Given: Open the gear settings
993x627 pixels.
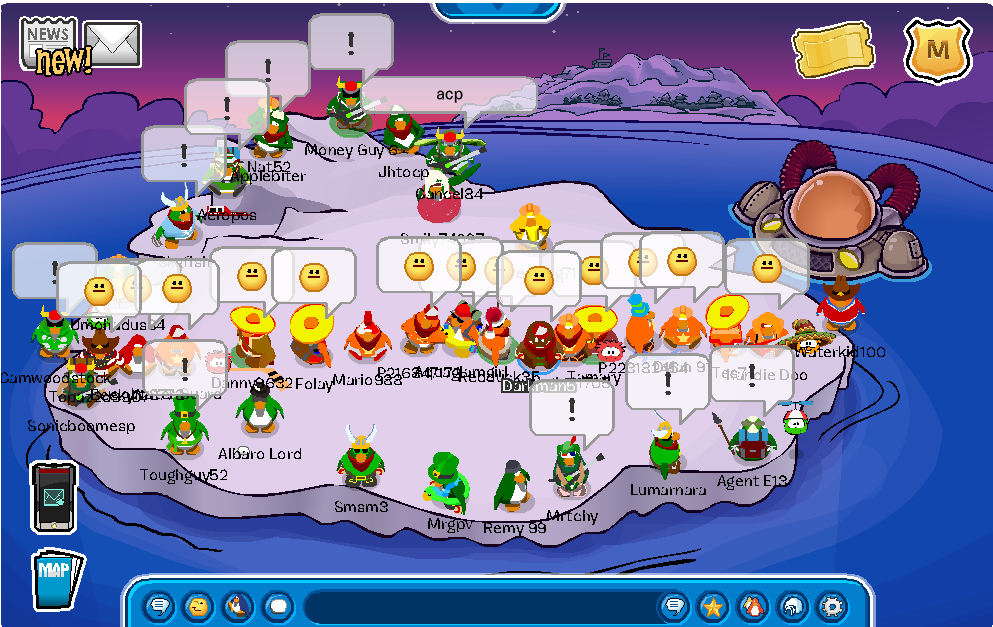Looking at the screenshot, I should pyautogui.click(x=831, y=605).
